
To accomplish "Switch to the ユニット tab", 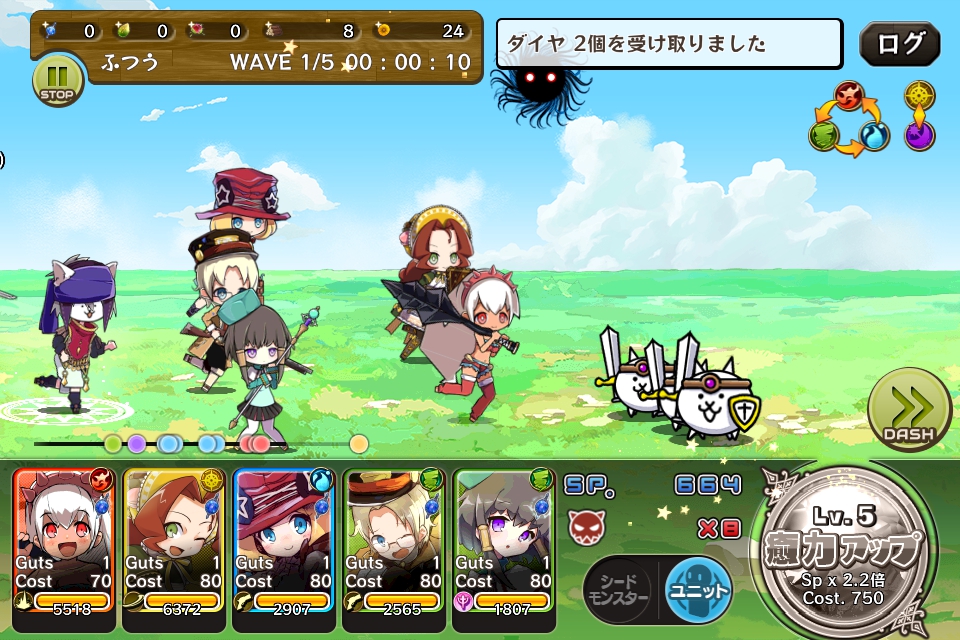I will coord(699,587).
